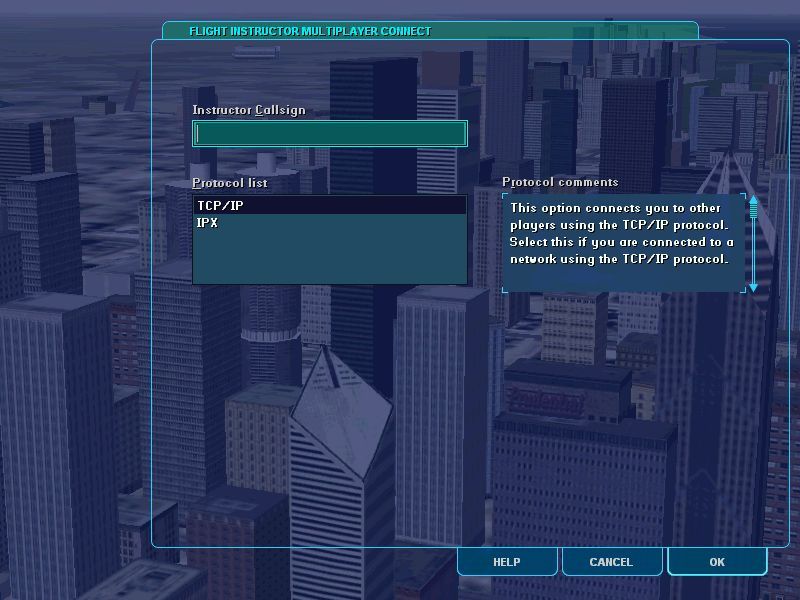The image size is (800, 600).
Task: Open the Help screen
Action: (507, 562)
